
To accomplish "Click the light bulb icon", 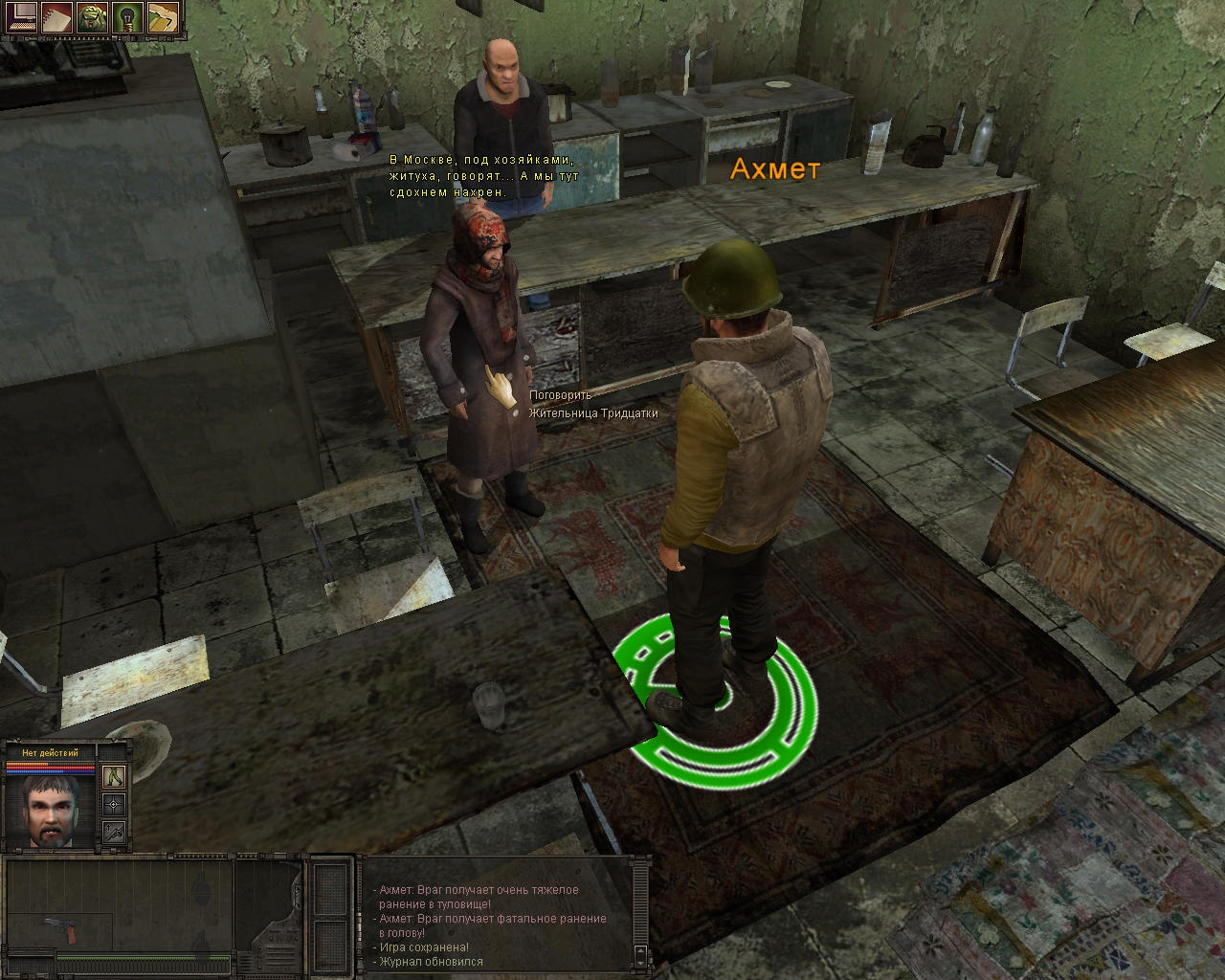I will coord(128,16).
